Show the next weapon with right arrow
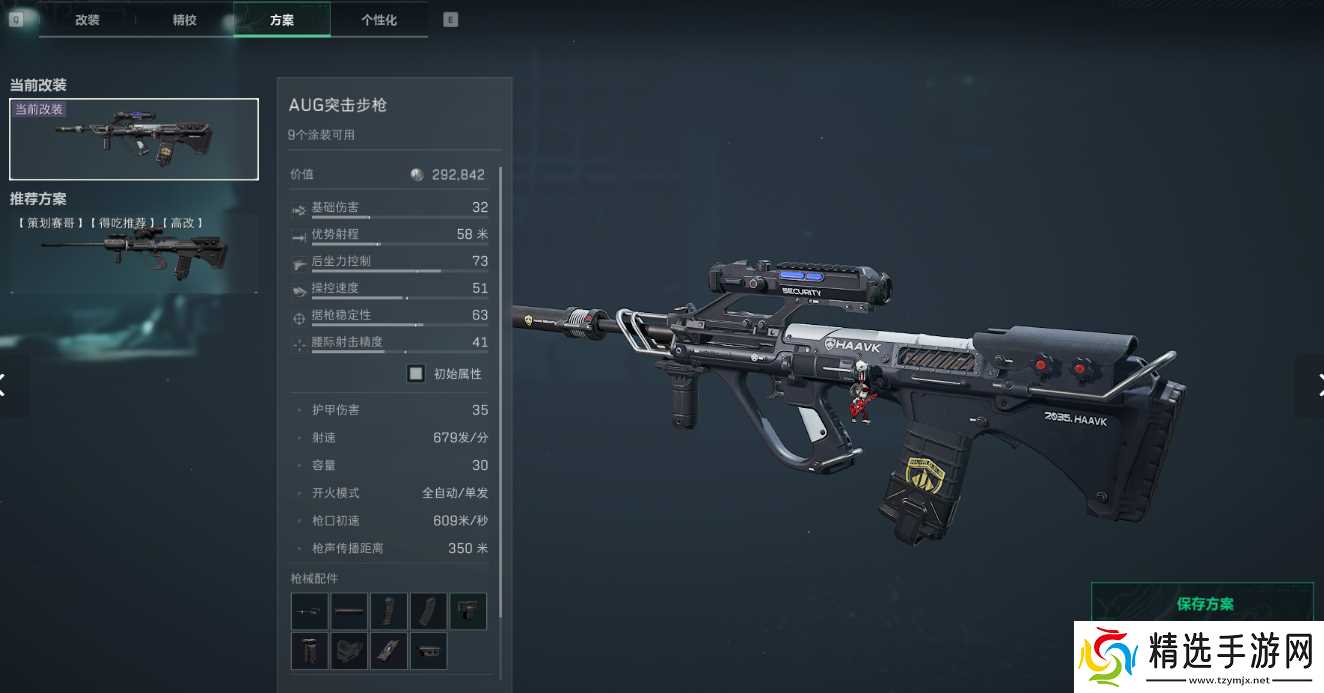This screenshot has height=693, width=1324. coord(1315,384)
